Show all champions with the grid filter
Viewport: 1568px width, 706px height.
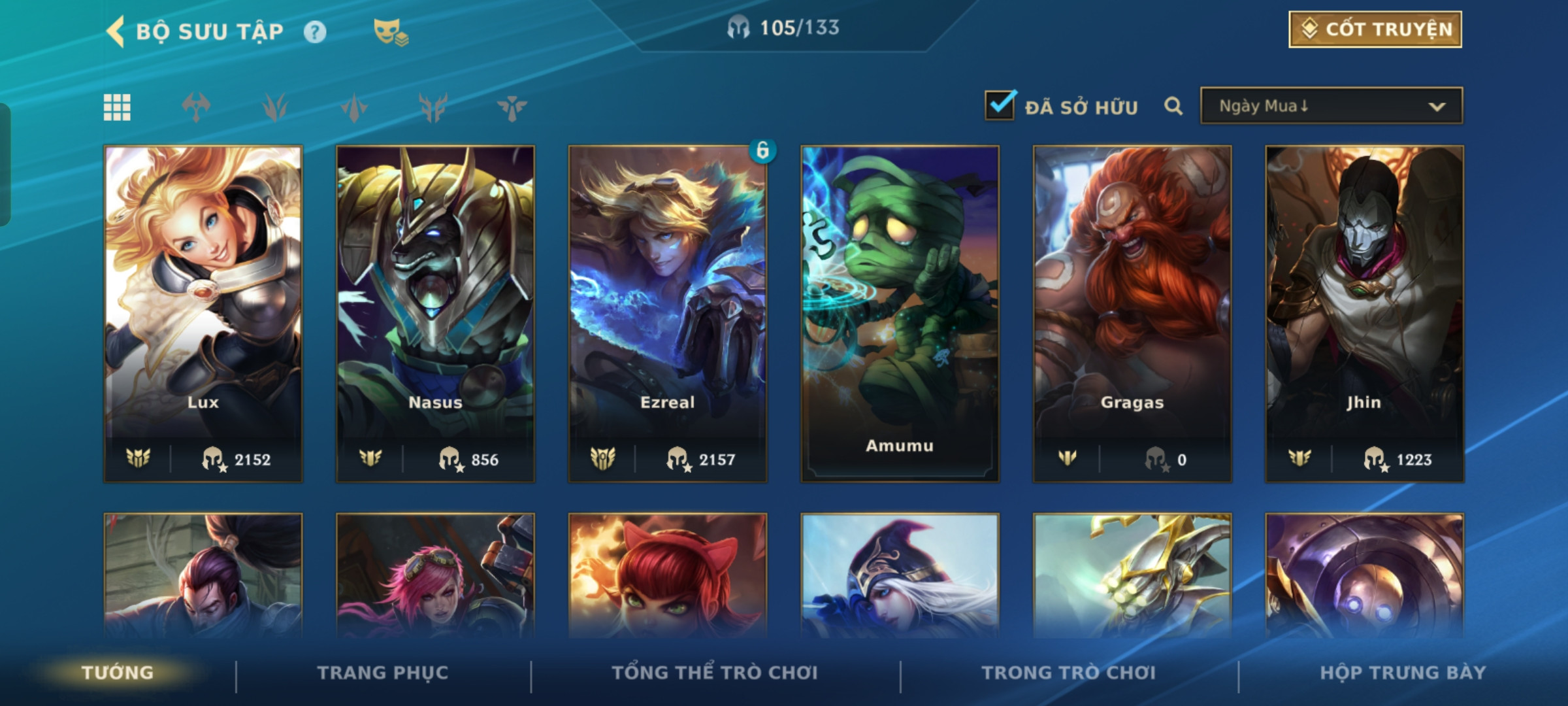(x=118, y=107)
